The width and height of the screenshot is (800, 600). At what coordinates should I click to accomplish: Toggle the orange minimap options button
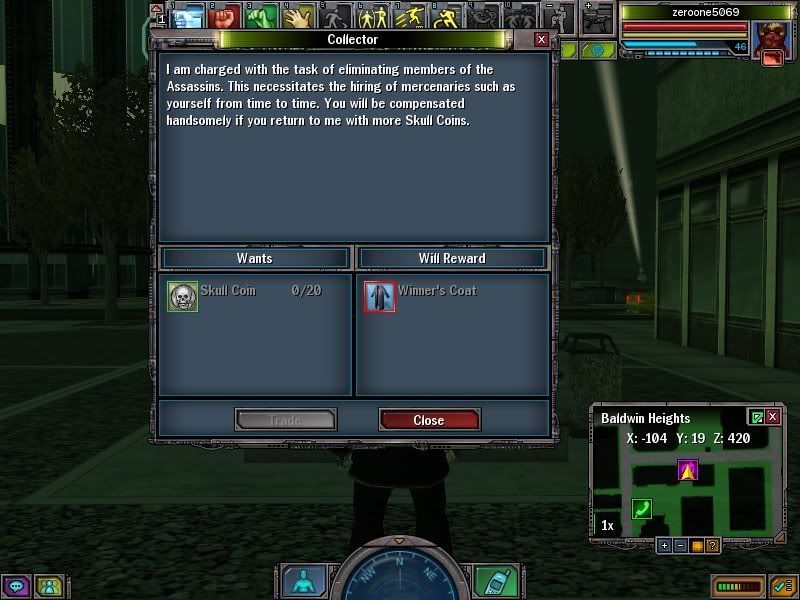(x=696, y=546)
